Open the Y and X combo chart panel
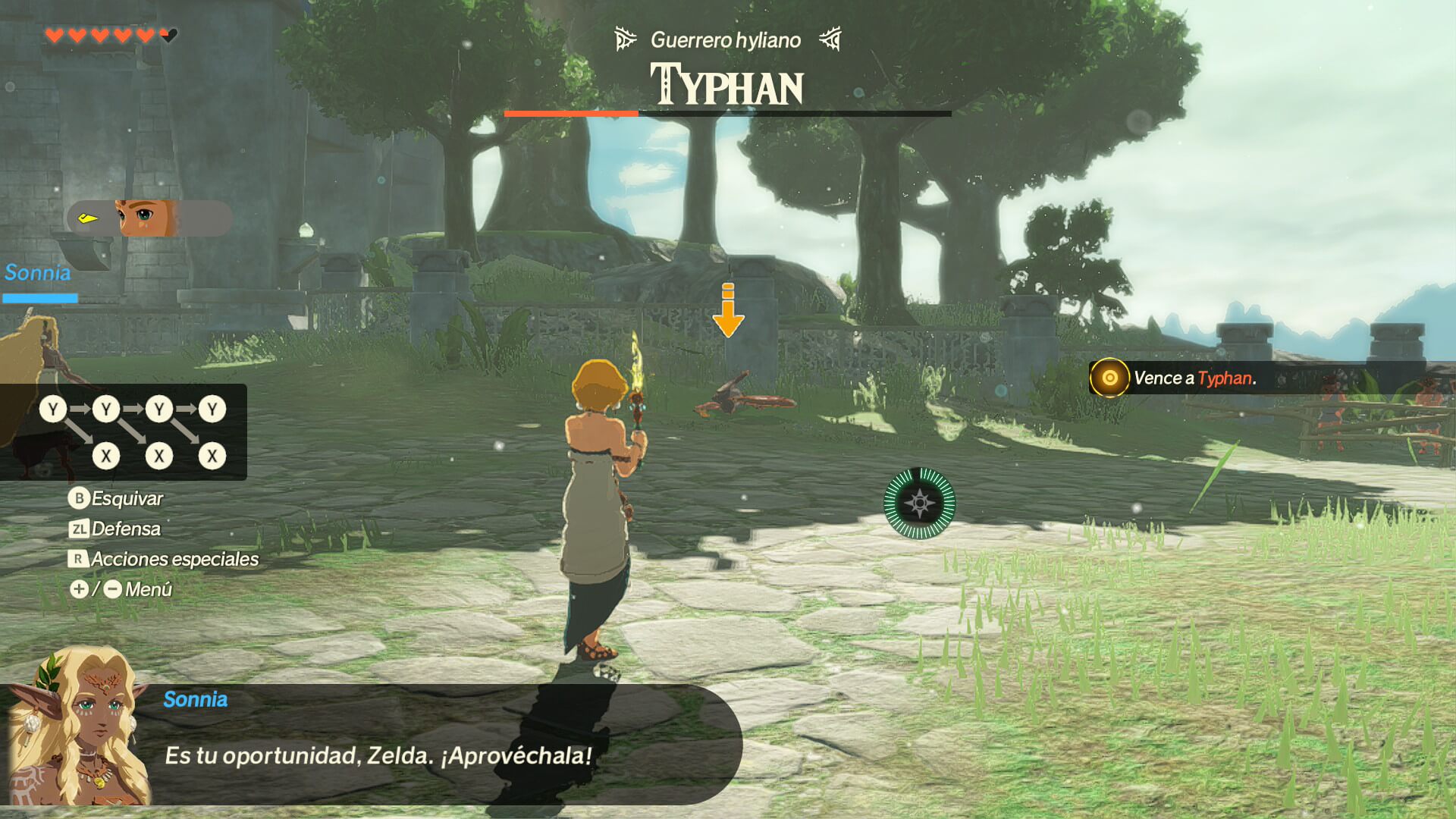 click(x=124, y=432)
